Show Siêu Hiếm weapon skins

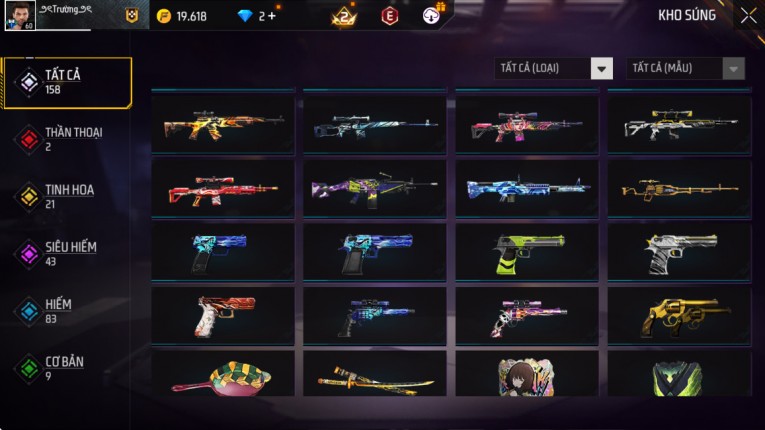pos(66,253)
